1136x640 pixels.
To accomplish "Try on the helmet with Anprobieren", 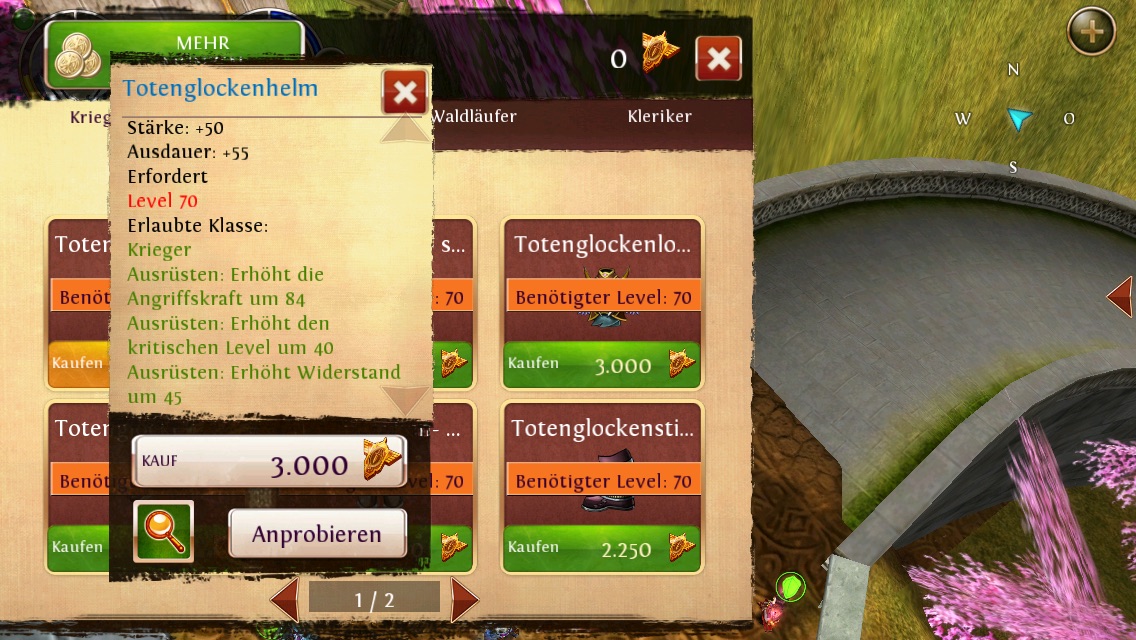I will pyautogui.click(x=317, y=534).
